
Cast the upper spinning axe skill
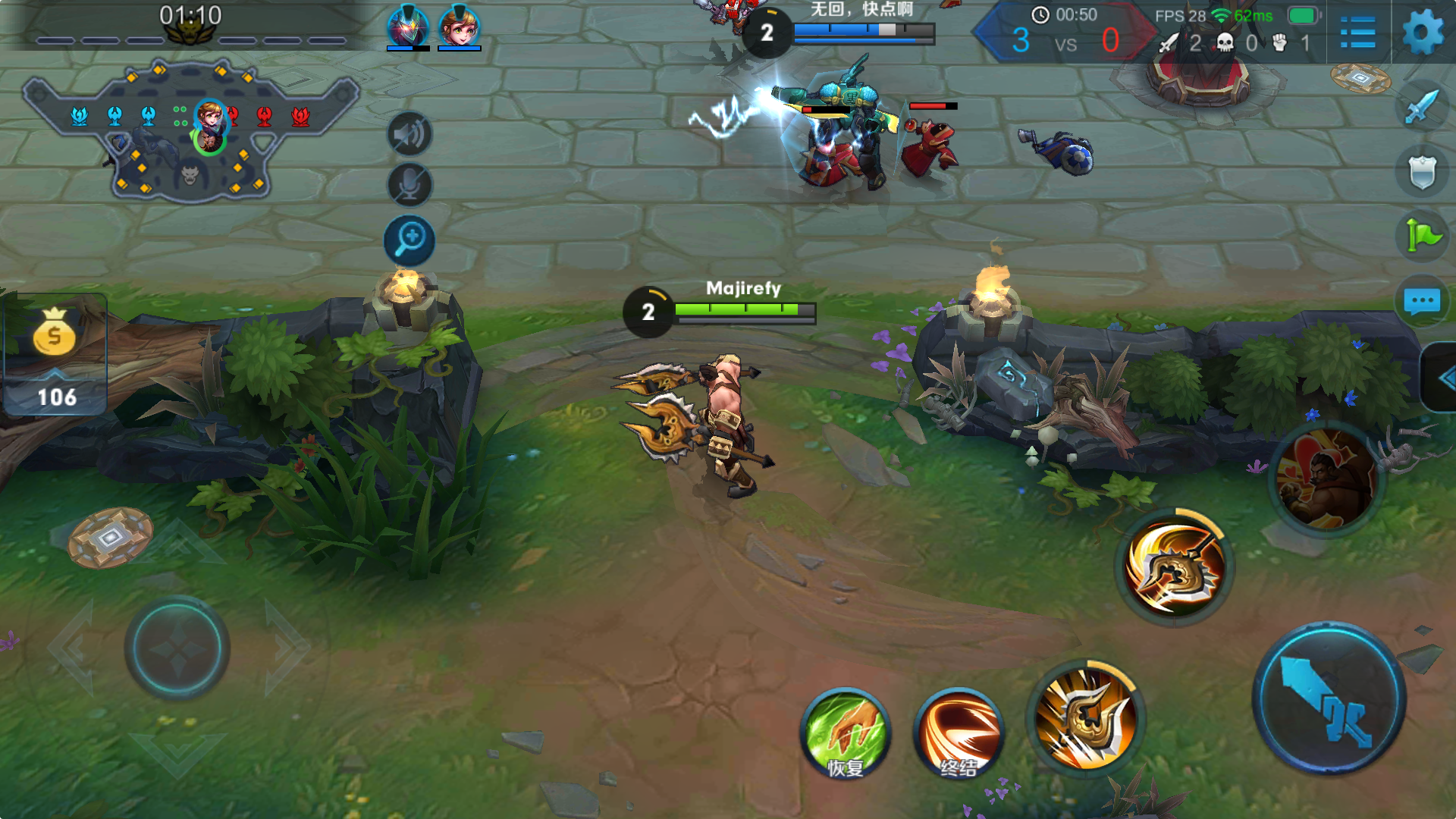pyautogui.click(x=1174, y=567)
